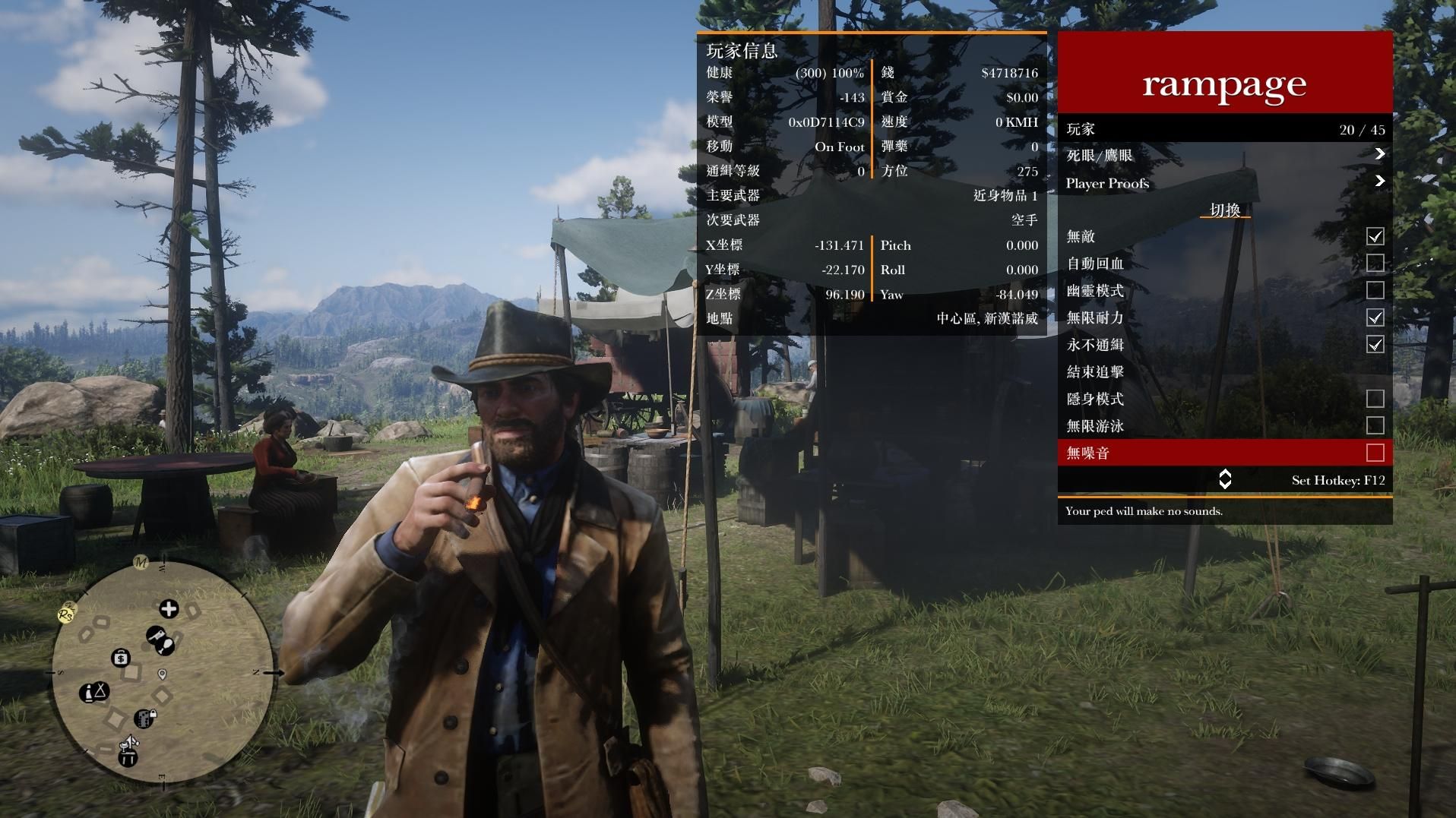Screen dimensions: 1456x818
Task: Click the up-down scroll indicator below the list
Action: click(x=1225, y=479)
